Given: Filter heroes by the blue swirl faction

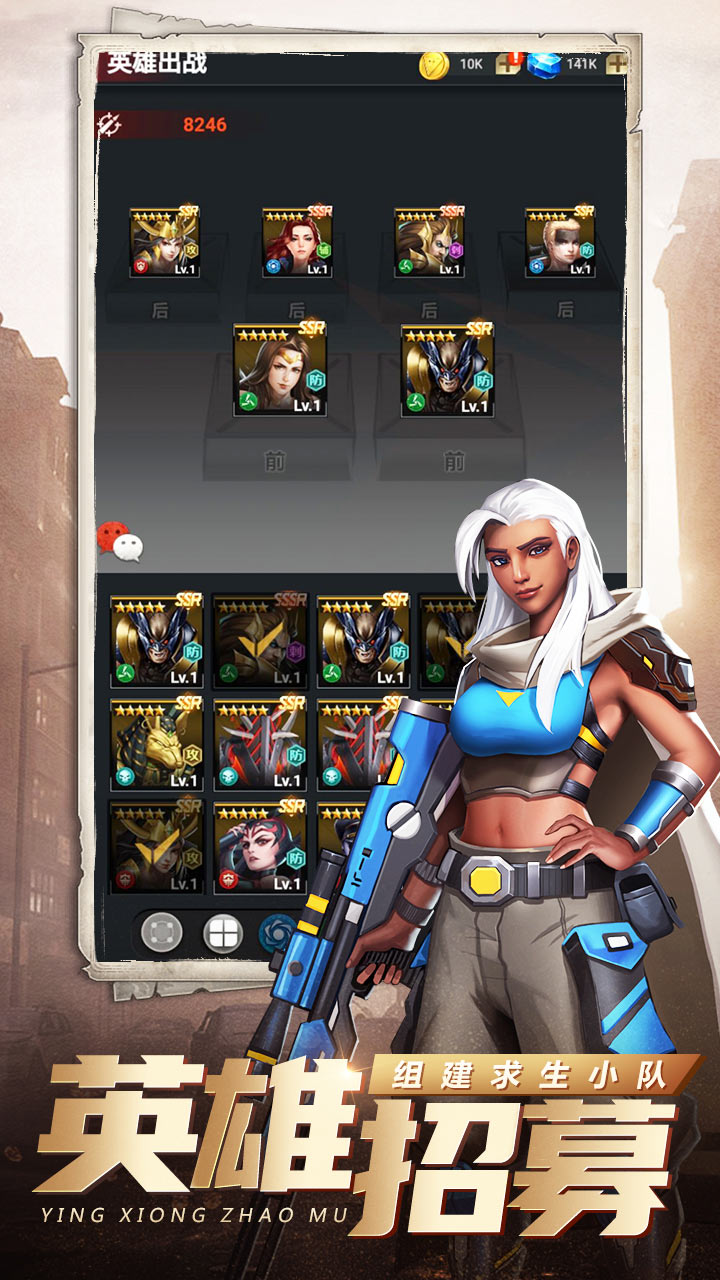Looking at the screenshot, I should 275,934.
